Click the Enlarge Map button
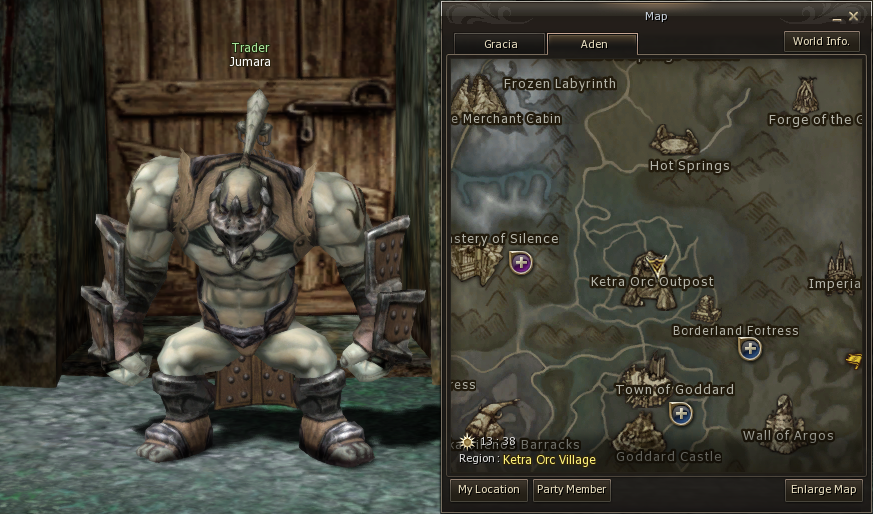 pos(824,489)
